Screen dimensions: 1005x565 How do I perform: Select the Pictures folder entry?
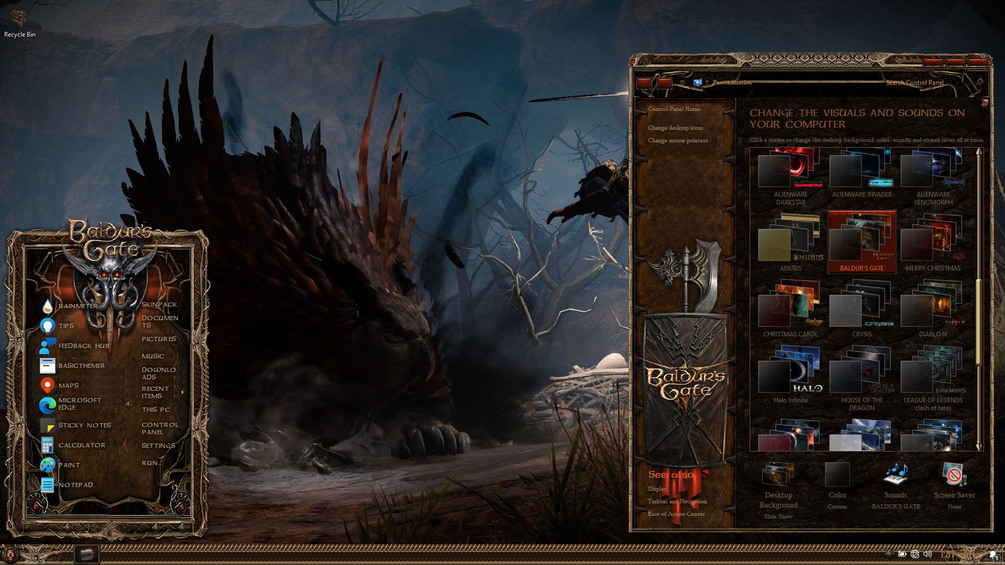(158, 339)
